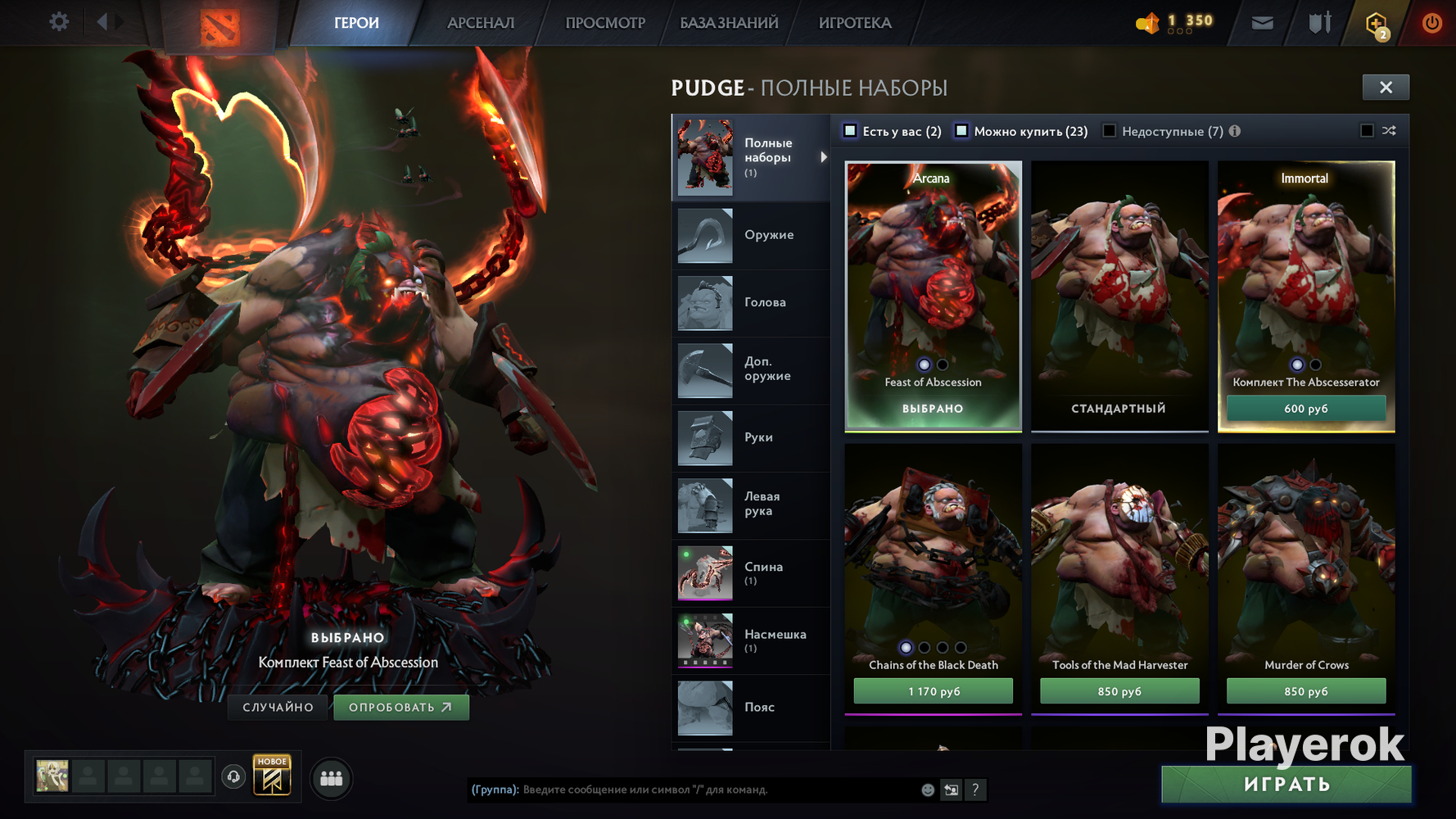Toggle the "Можно купить" filter checkbox

pos(962,131)
